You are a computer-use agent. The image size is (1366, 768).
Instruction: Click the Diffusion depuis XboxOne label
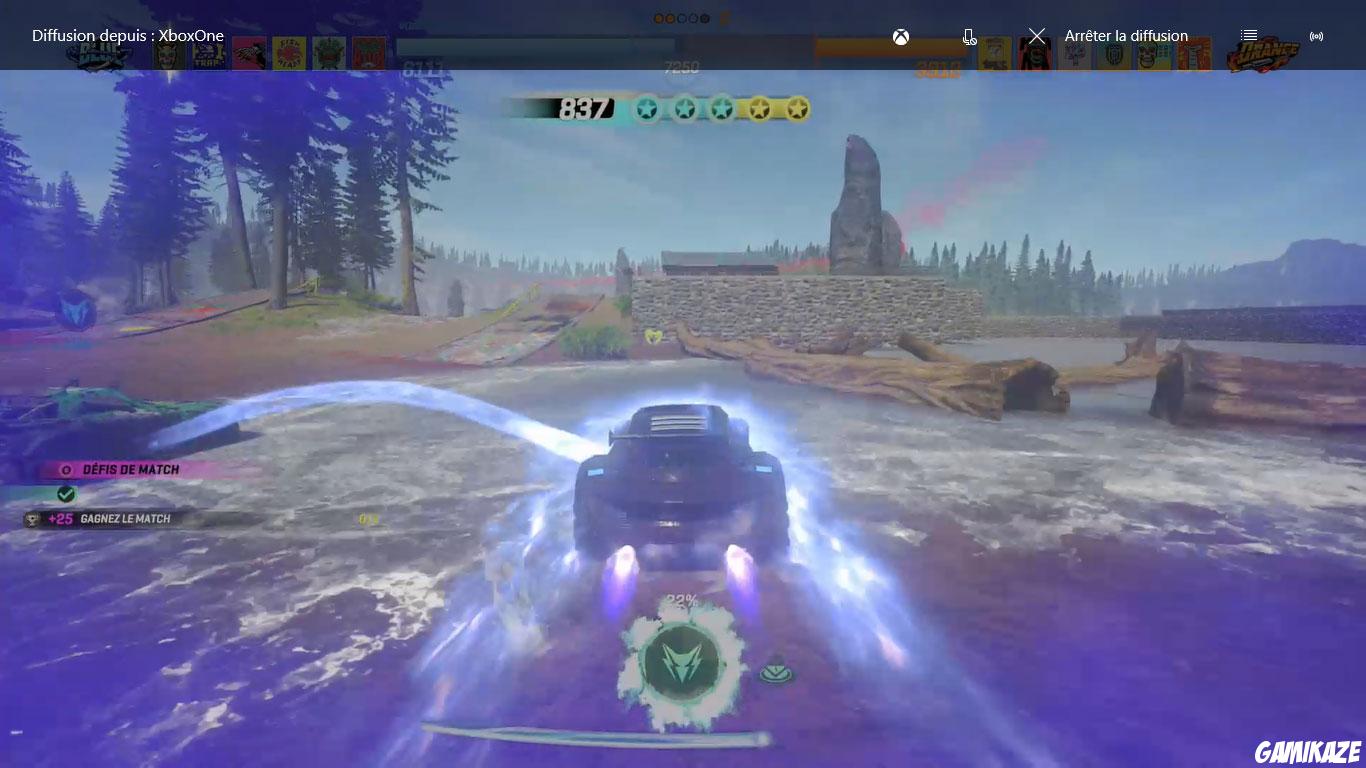115,34
